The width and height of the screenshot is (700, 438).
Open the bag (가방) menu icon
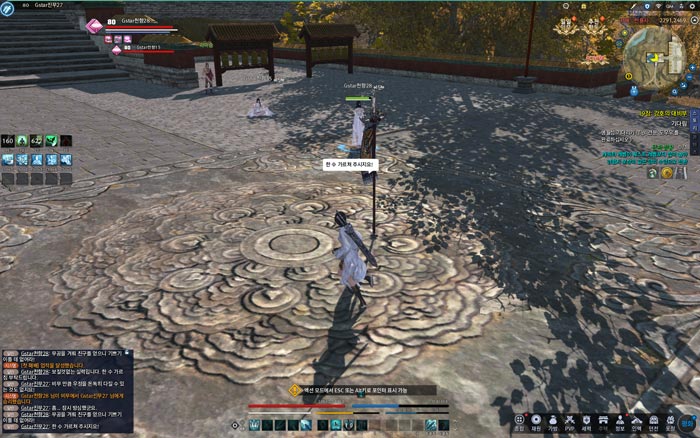[553, 420]
